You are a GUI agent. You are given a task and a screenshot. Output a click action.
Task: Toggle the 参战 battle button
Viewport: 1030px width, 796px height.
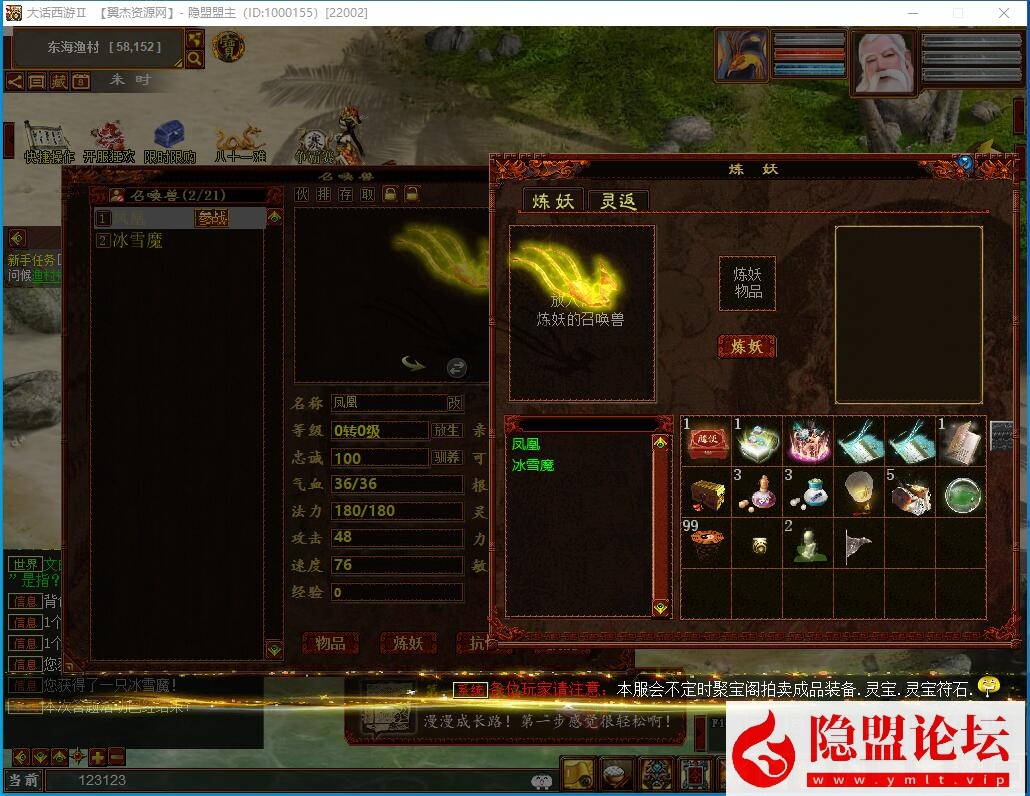pyautogui.click(x=212, y=219)
